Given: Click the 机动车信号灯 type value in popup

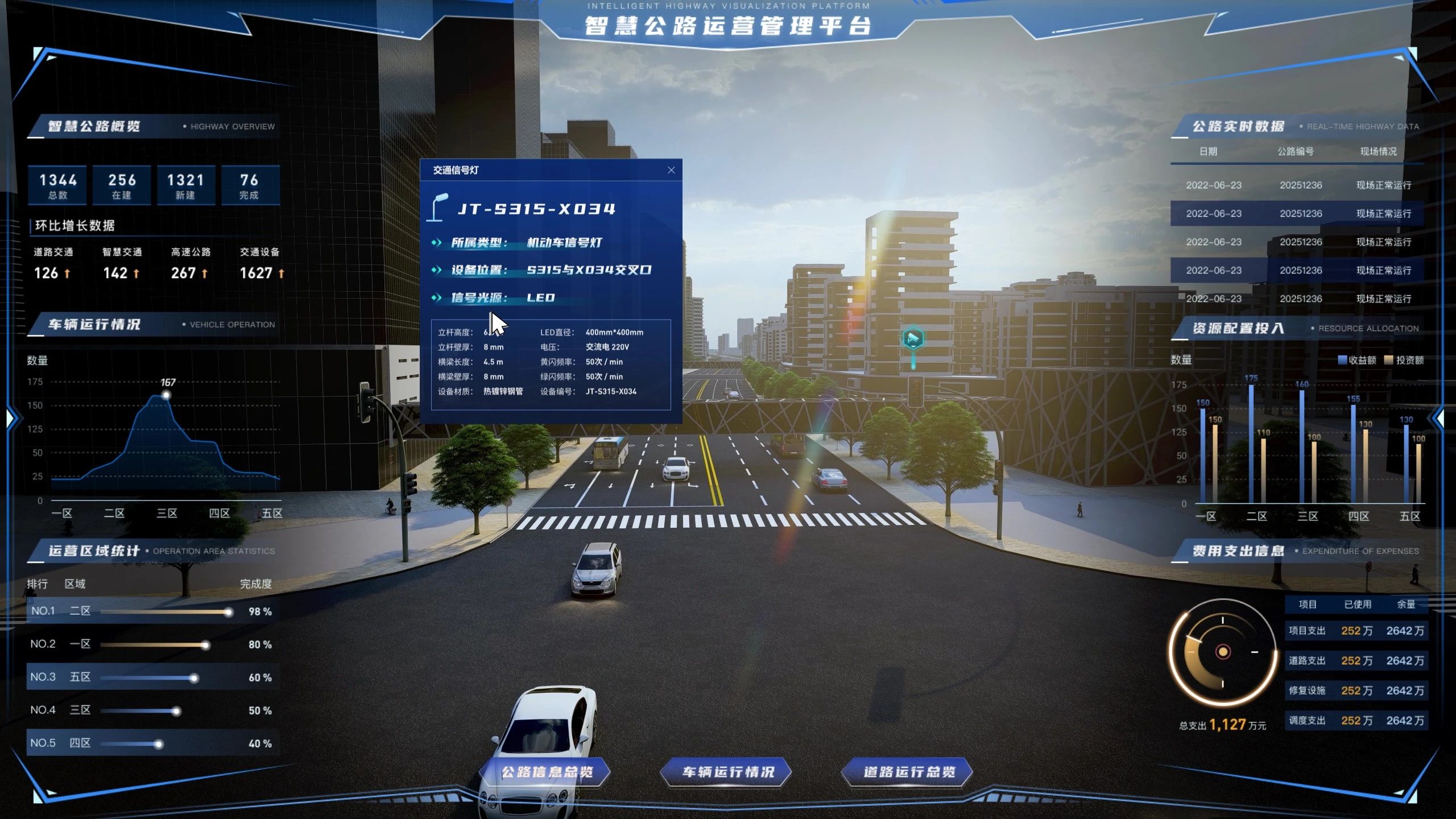Looking at the screenshot, I should 563,243.
